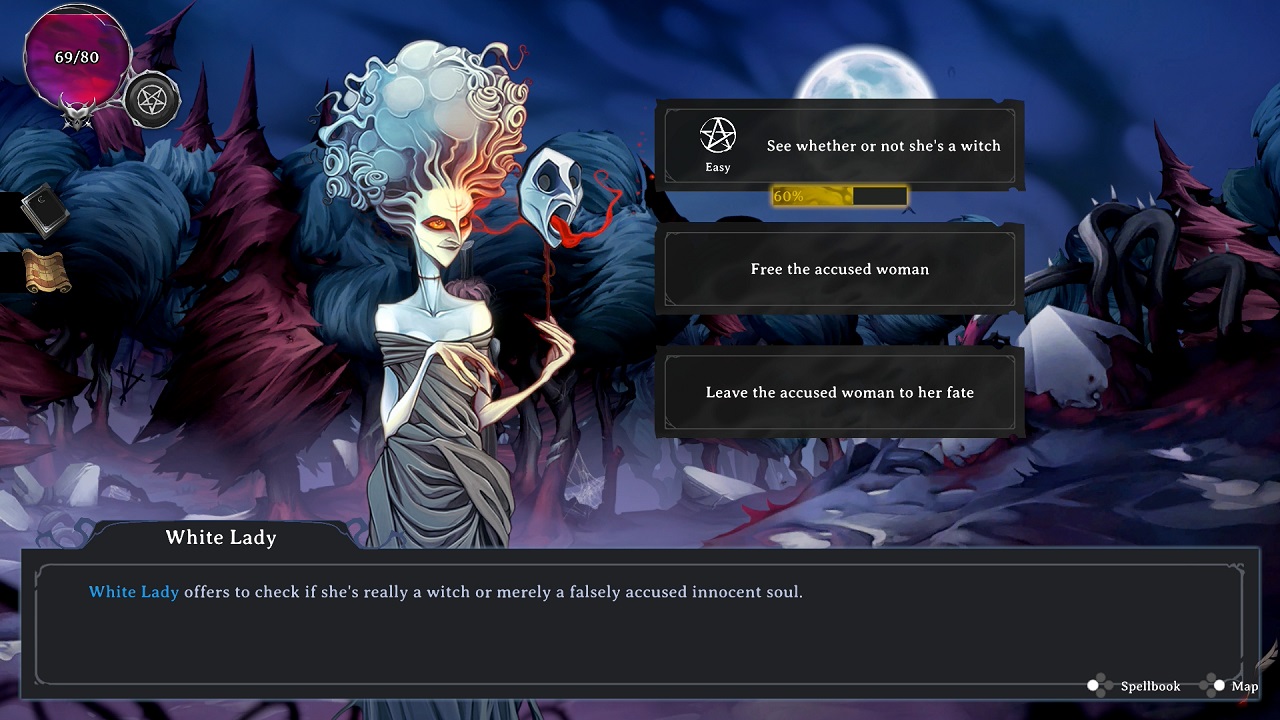Click the blue White Lady link in dialogue
This screenshot has height=720, width=1280.
tap(133, 591)
